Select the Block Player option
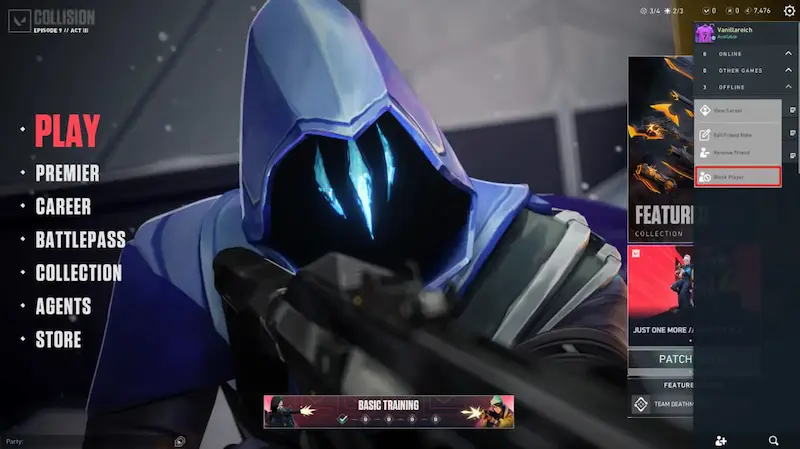The image size is (800, 449). coord(738,177)
